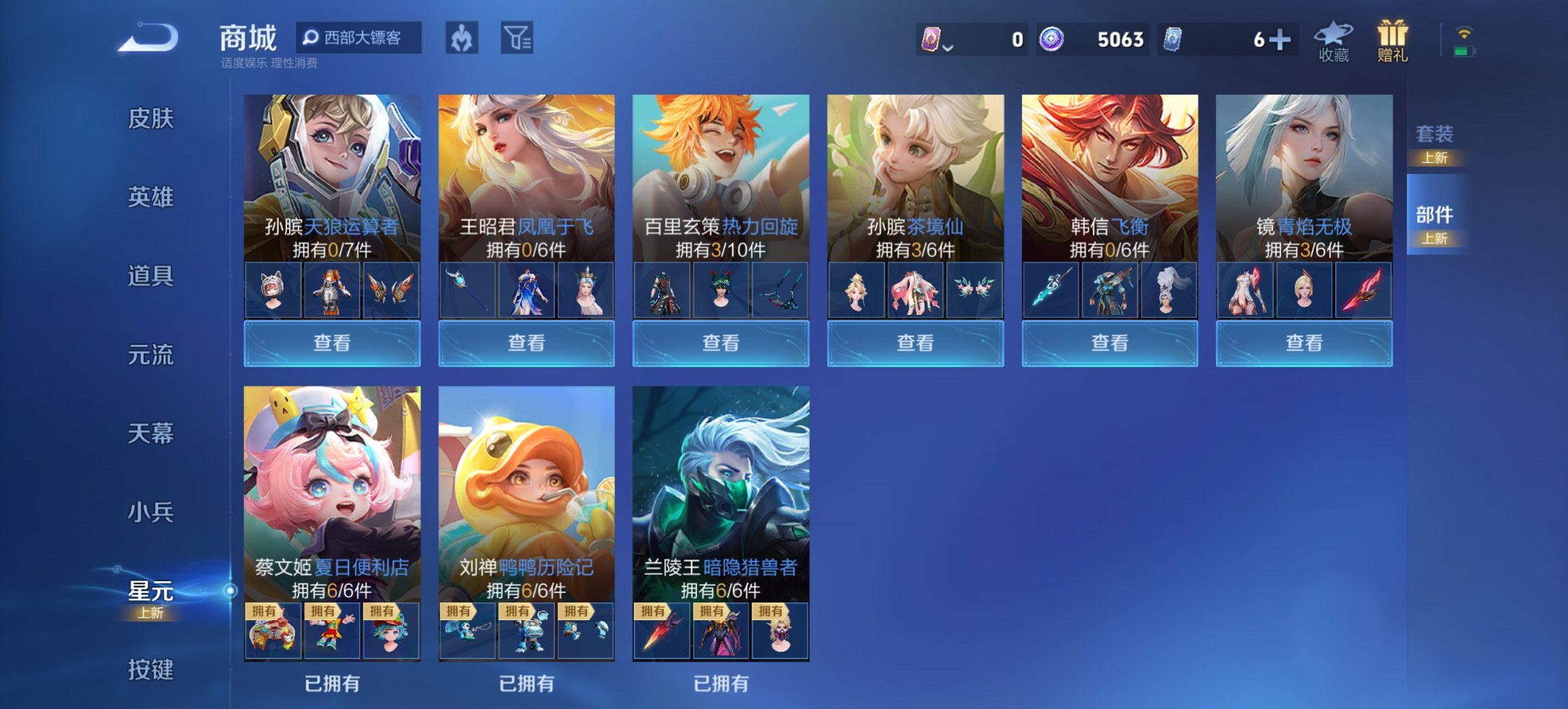Switch to the 英雄 menu in the sidebar

(149, 197)
